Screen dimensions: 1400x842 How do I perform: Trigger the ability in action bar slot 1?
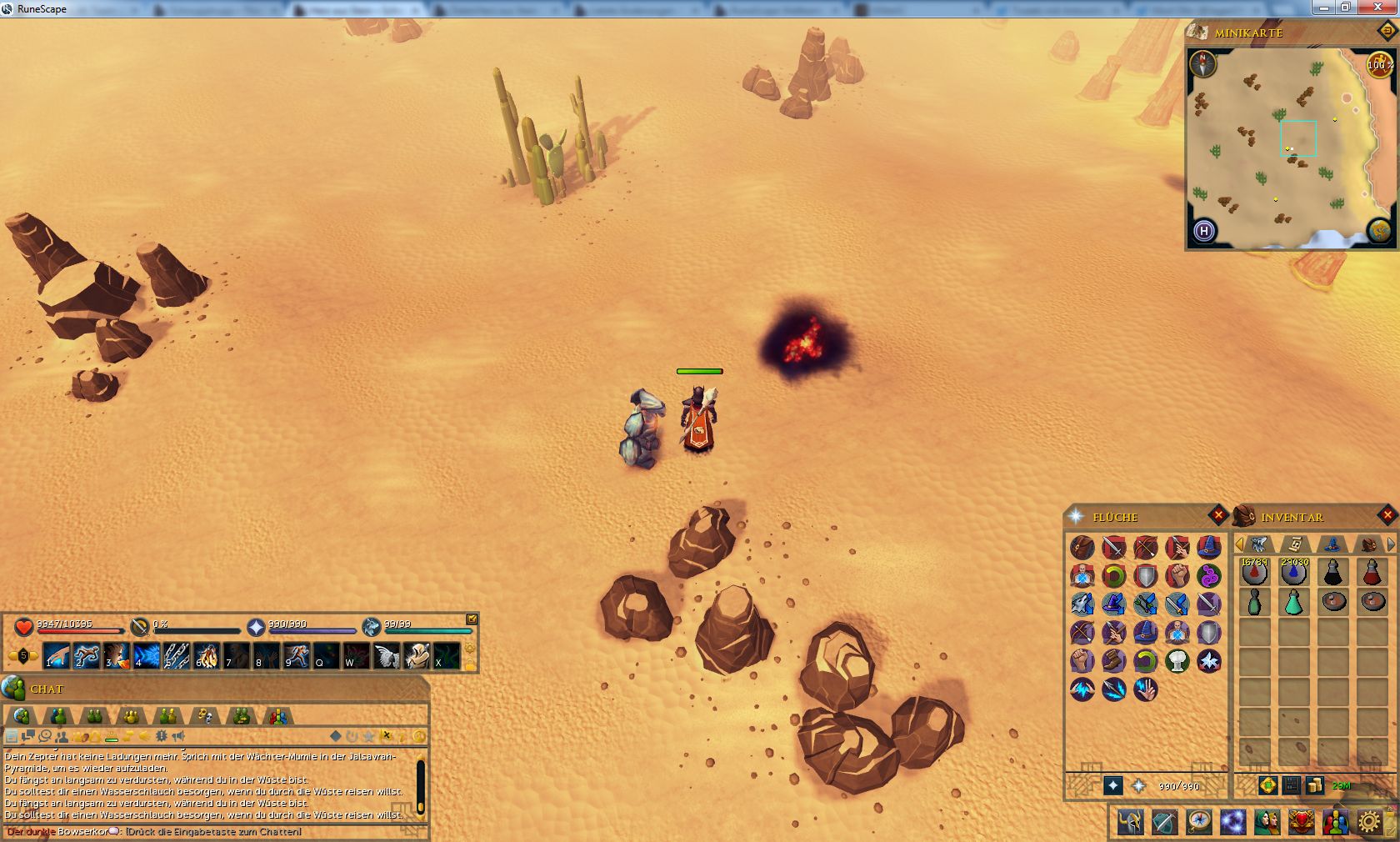[55, 656]
